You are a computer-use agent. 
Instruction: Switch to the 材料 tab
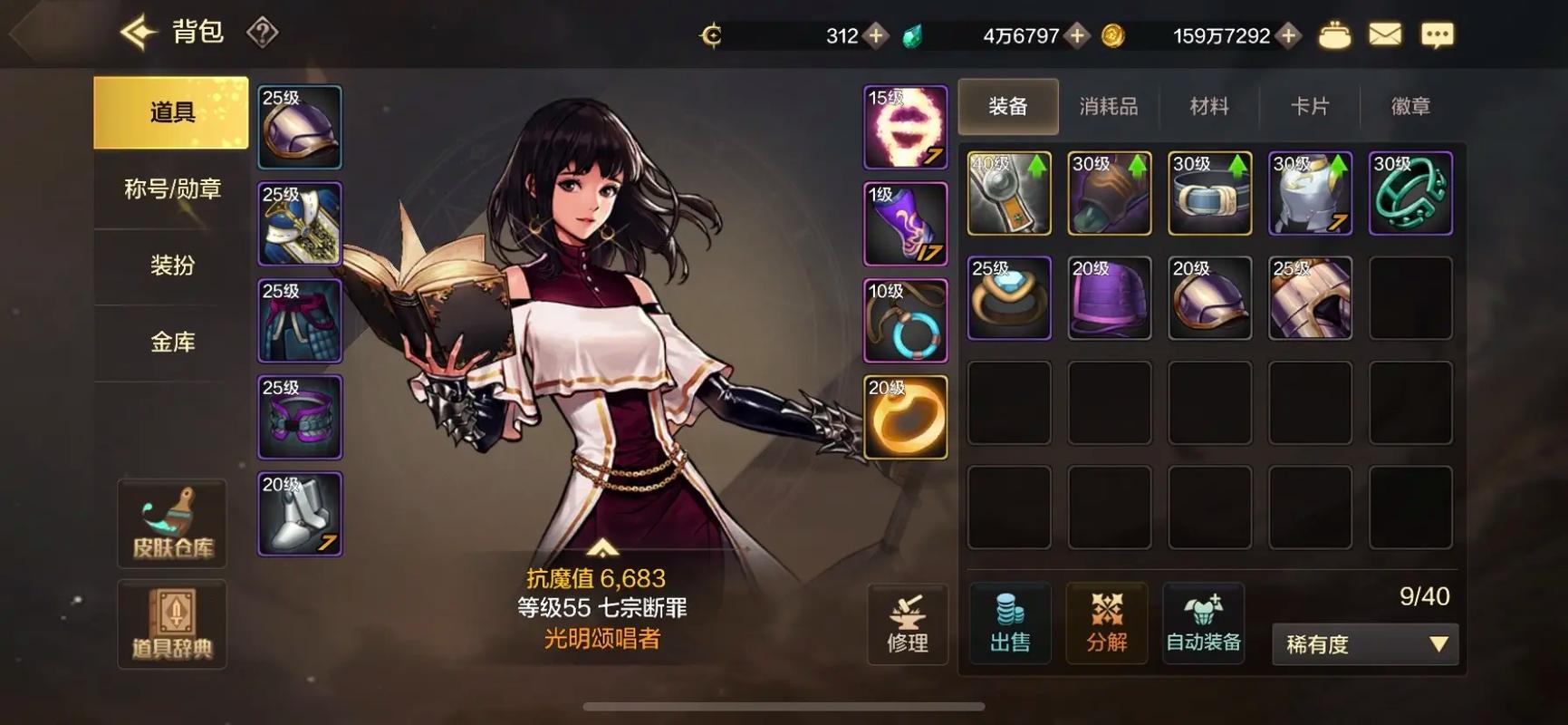pyautogui.click(x=1209, y=106)
